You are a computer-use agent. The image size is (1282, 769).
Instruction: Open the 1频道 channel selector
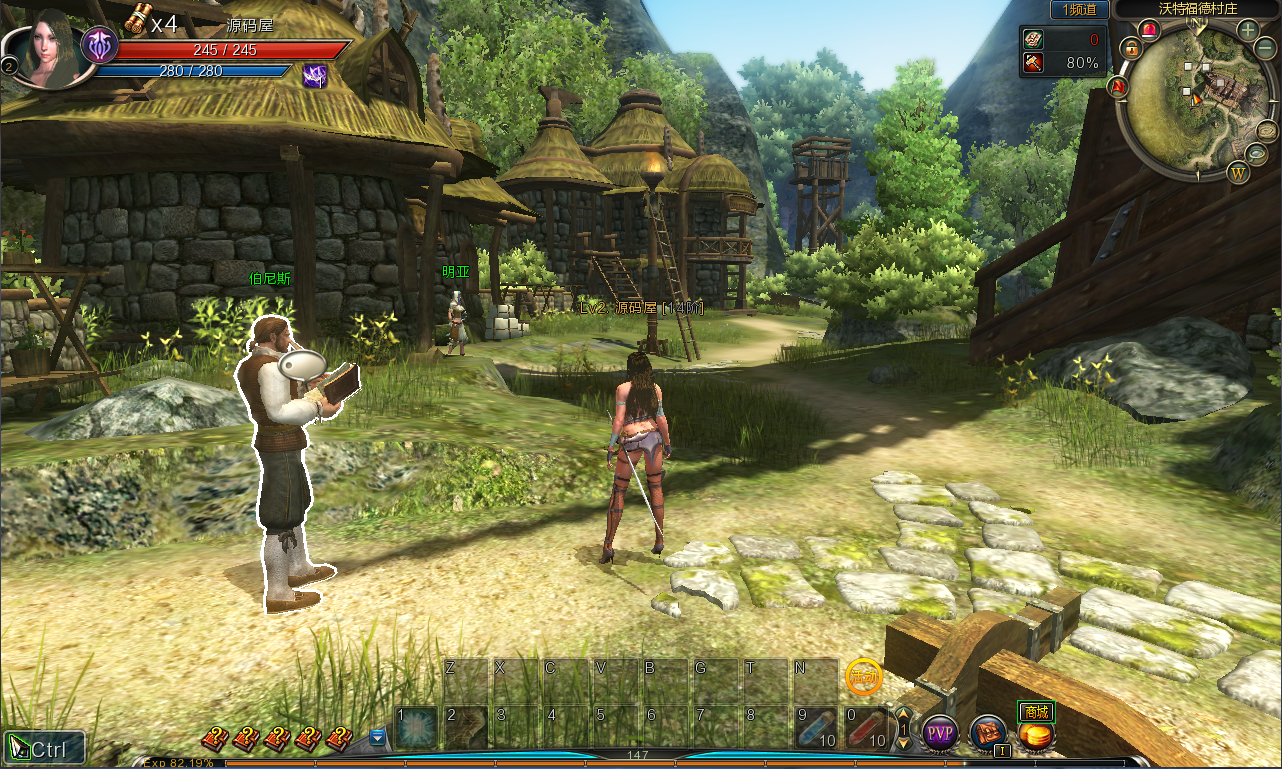[x=1079, y=9]
